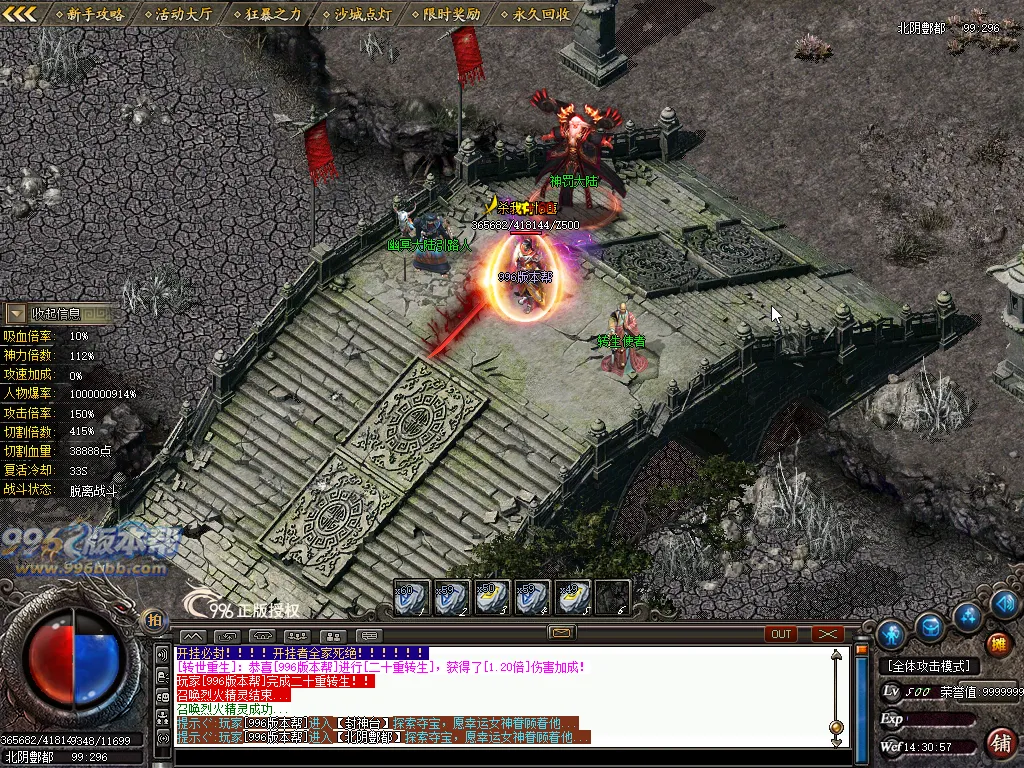Open the 限时奖励 timed rewards menu
This screenshot has height=768, width=1024.
[447, 14]
